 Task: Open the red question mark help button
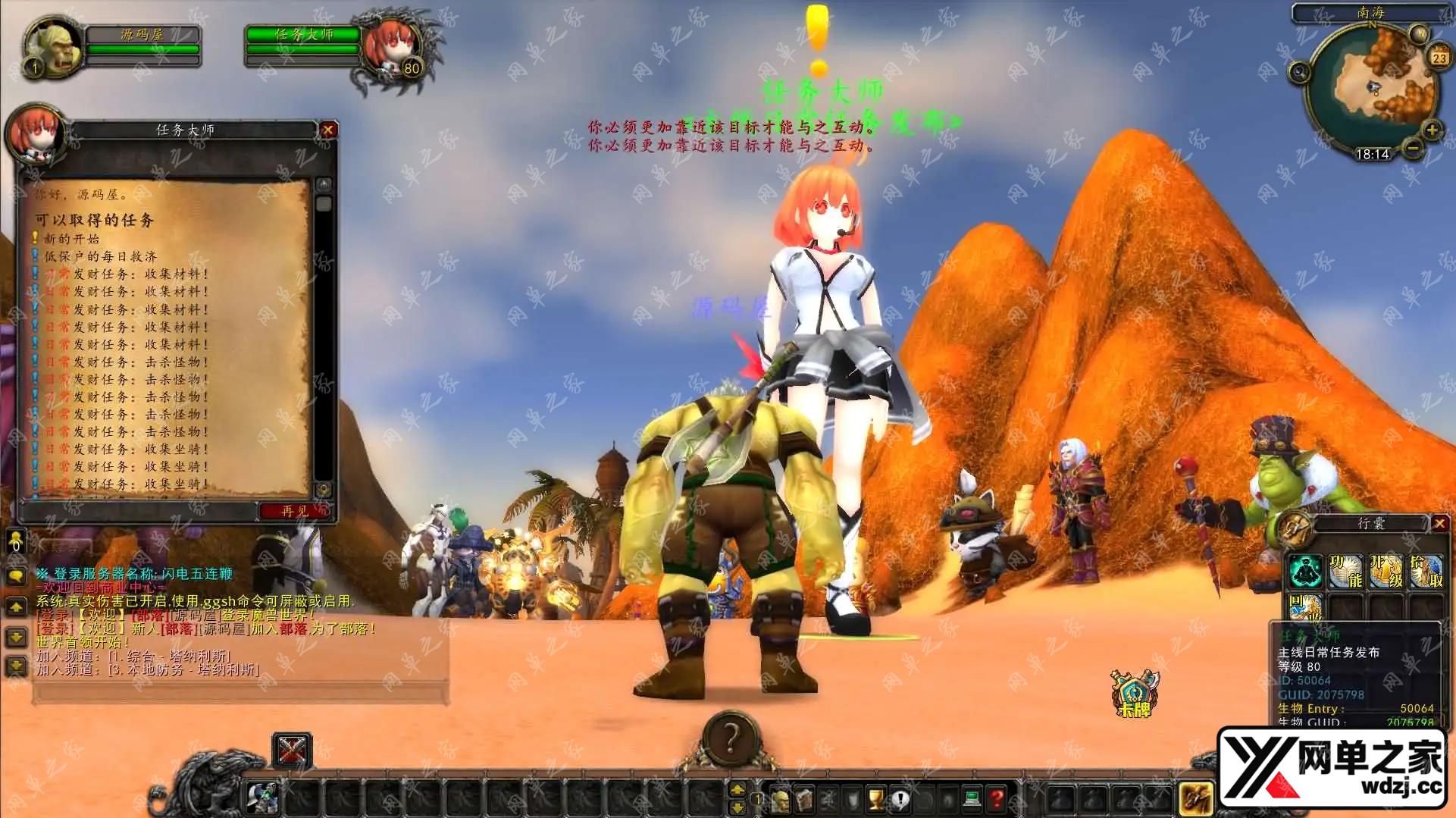pyautogui.click(x=996, y=798)
